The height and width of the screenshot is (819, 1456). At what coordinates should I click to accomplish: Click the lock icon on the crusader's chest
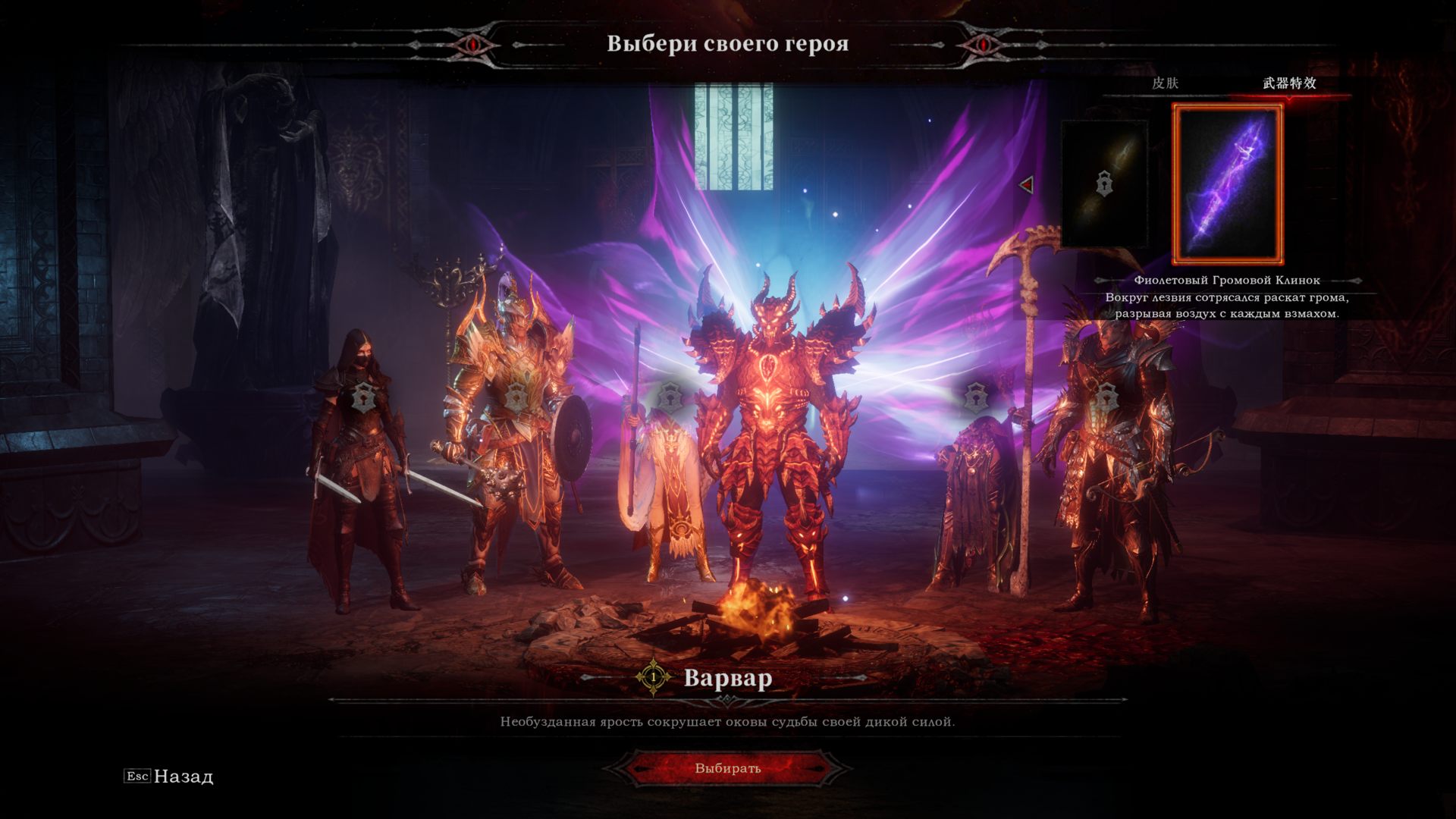point(516,395)
